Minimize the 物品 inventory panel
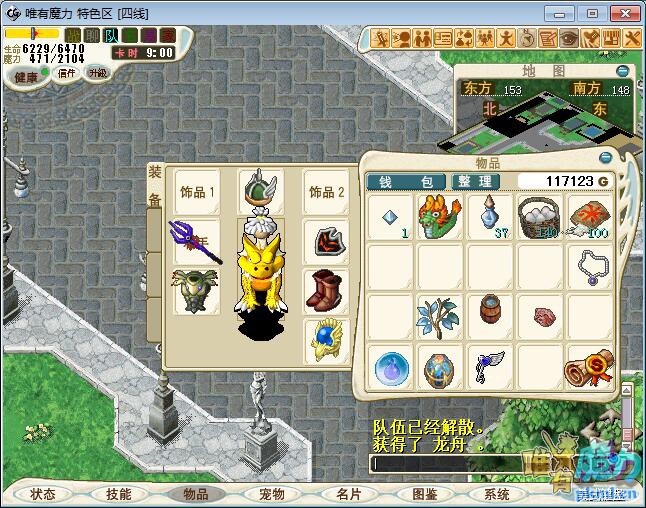Image resolution: width=646 pixels, height=508 pixels. (605, 158)
